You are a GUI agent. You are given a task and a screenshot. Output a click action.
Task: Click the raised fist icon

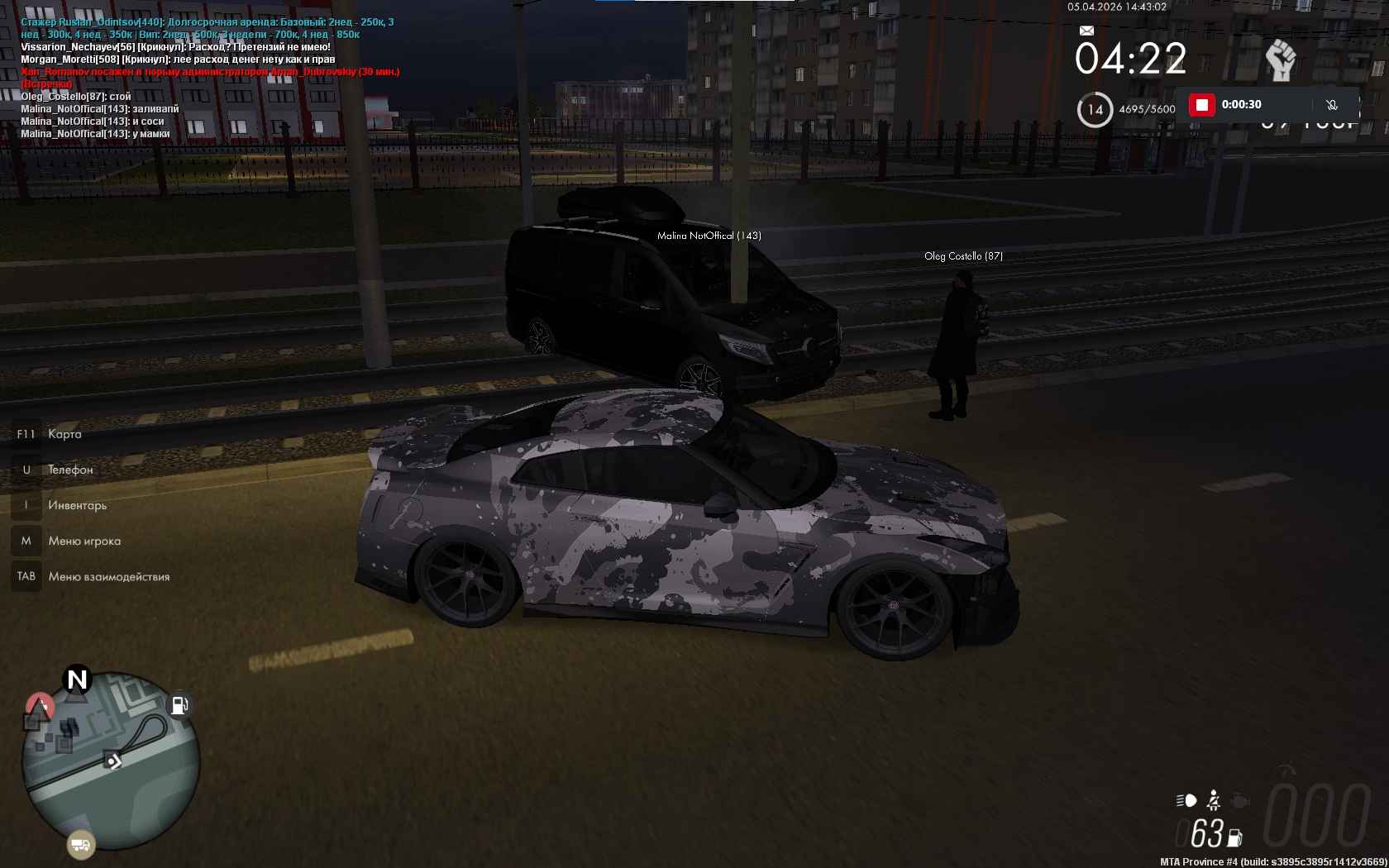[1281, 60]
